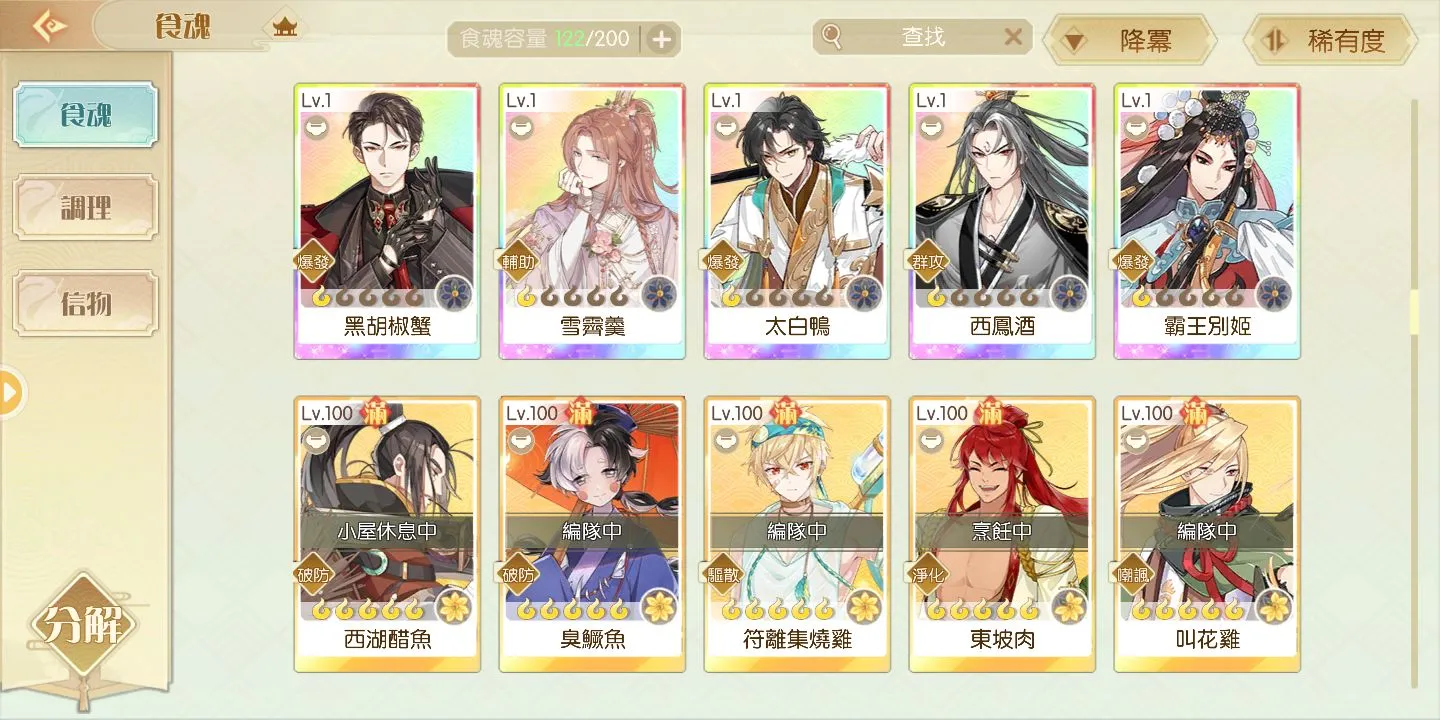Select the 雪霽羹 card

tap(592, 221)
